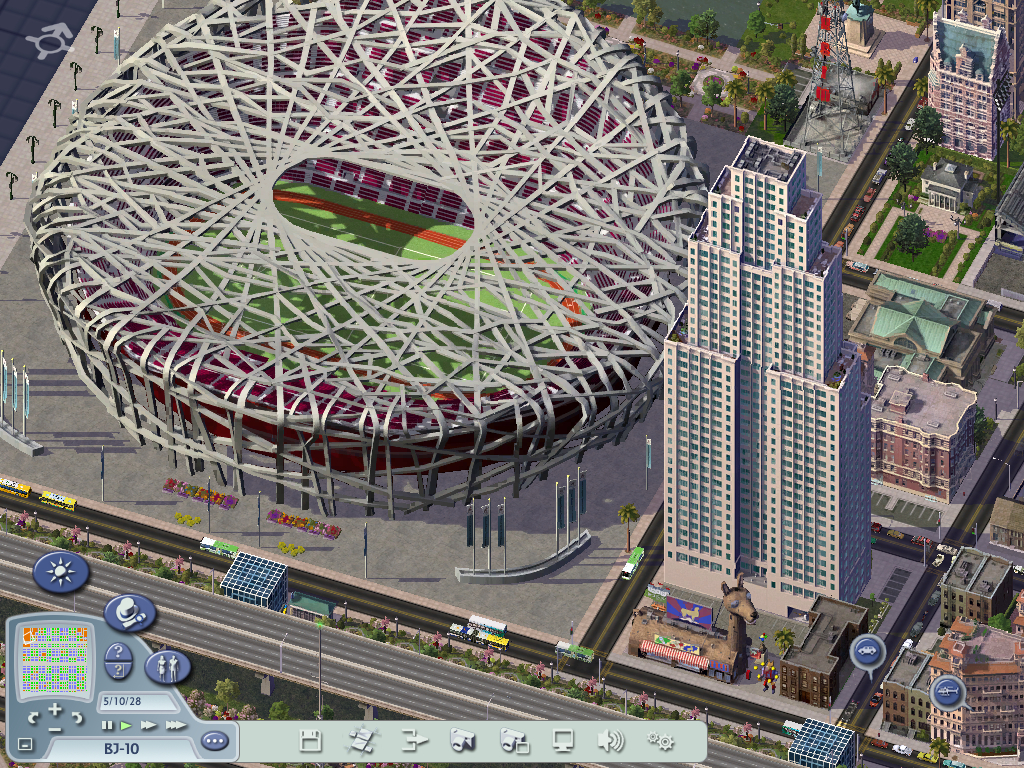1024x768 pixels.
Task: Set simulation to normal play speed
Action: 126,724
